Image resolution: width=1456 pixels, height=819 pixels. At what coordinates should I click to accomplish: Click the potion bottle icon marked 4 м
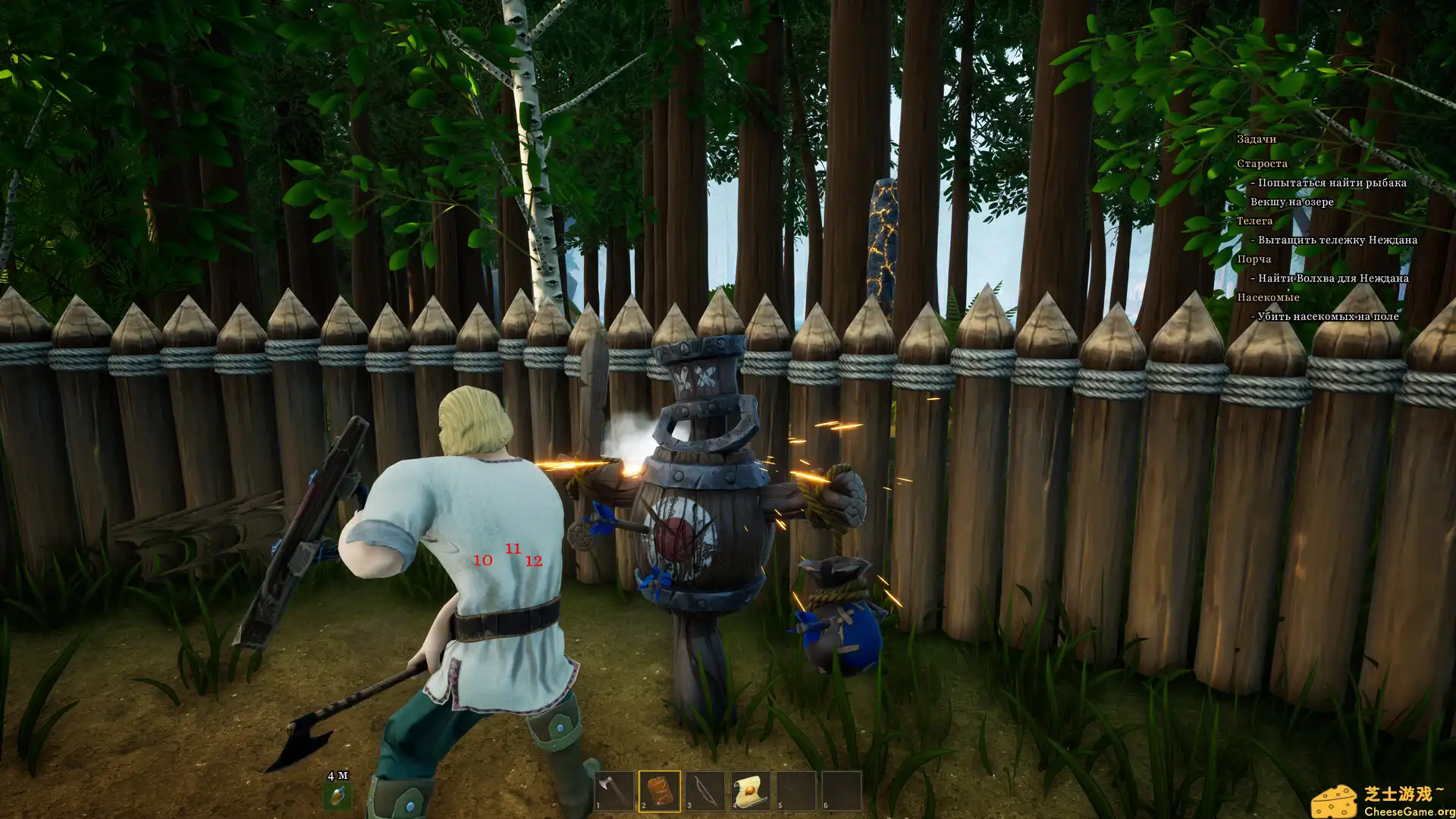click(337, 795)
